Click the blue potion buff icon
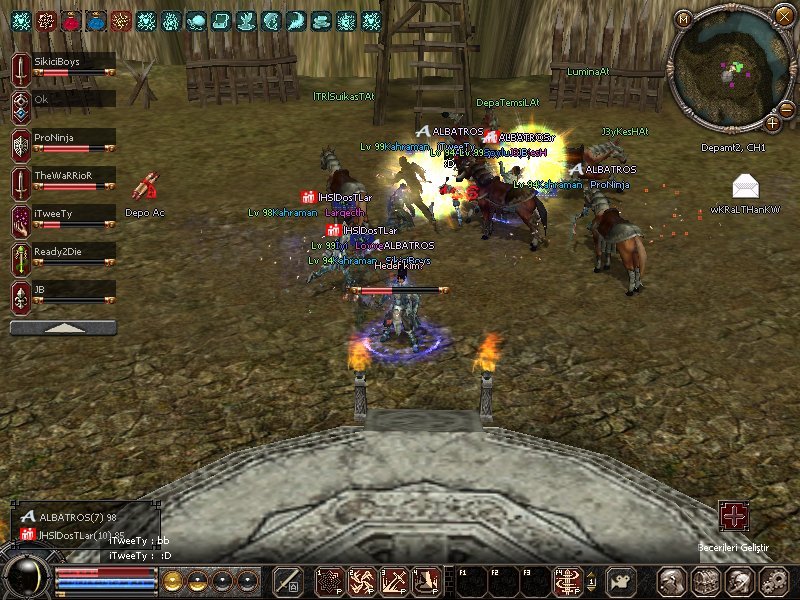Viewport: 800px width, 600px height. [98, 20]
